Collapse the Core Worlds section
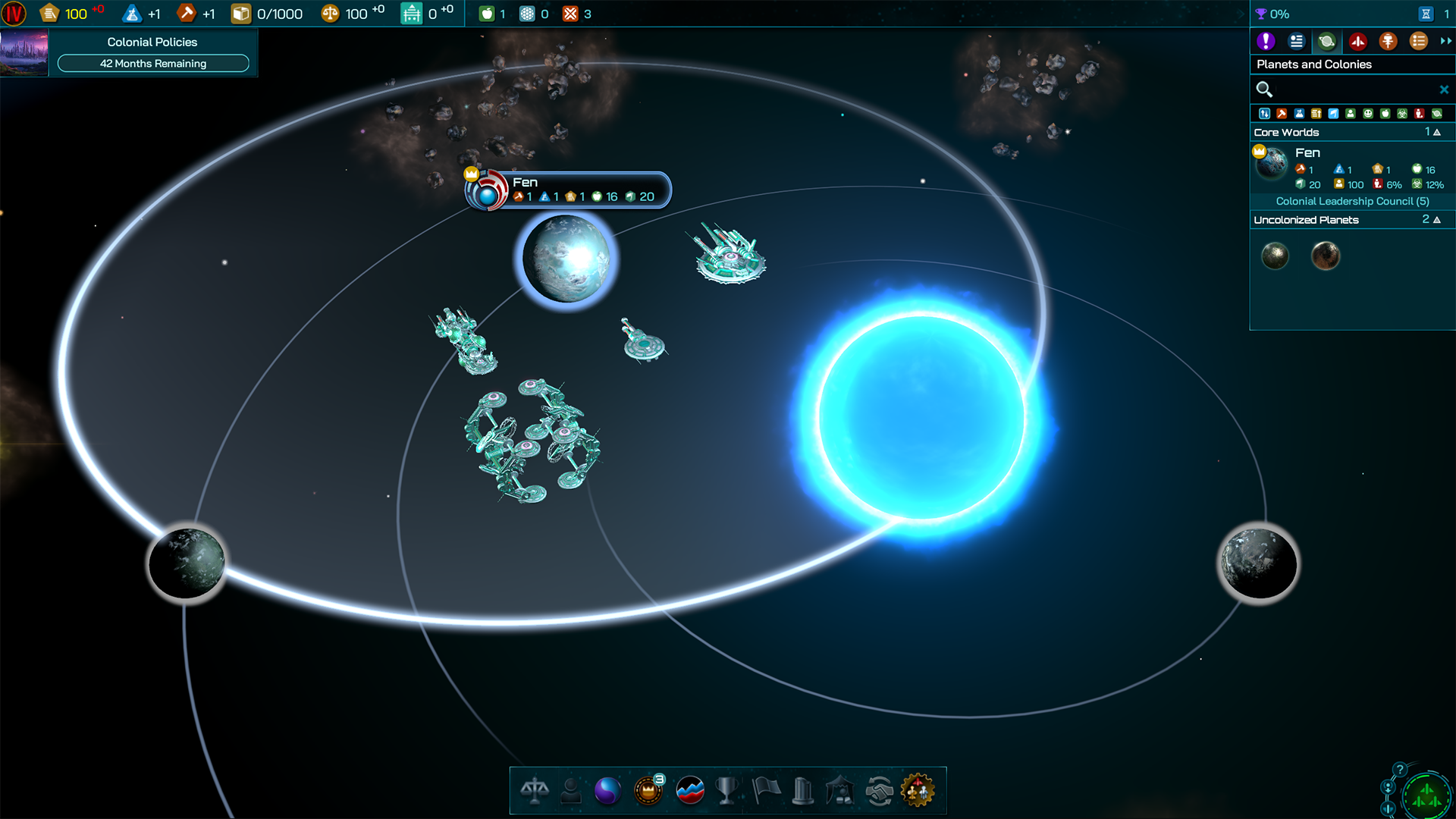 click(x=1436, y=132)
